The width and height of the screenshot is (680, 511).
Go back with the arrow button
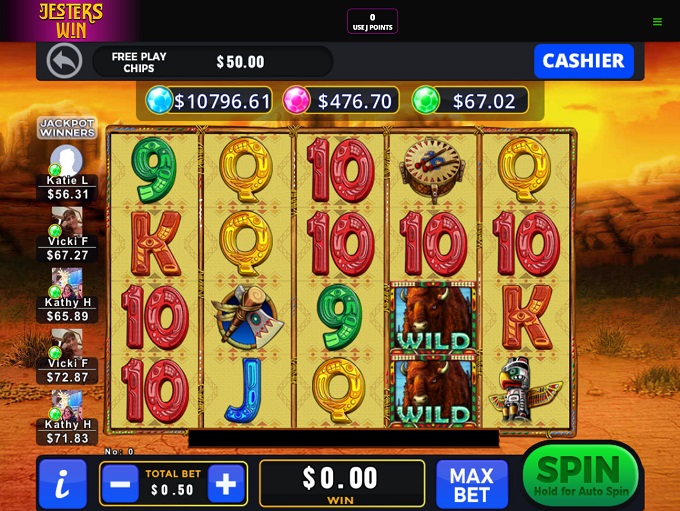tap(64, 61)
